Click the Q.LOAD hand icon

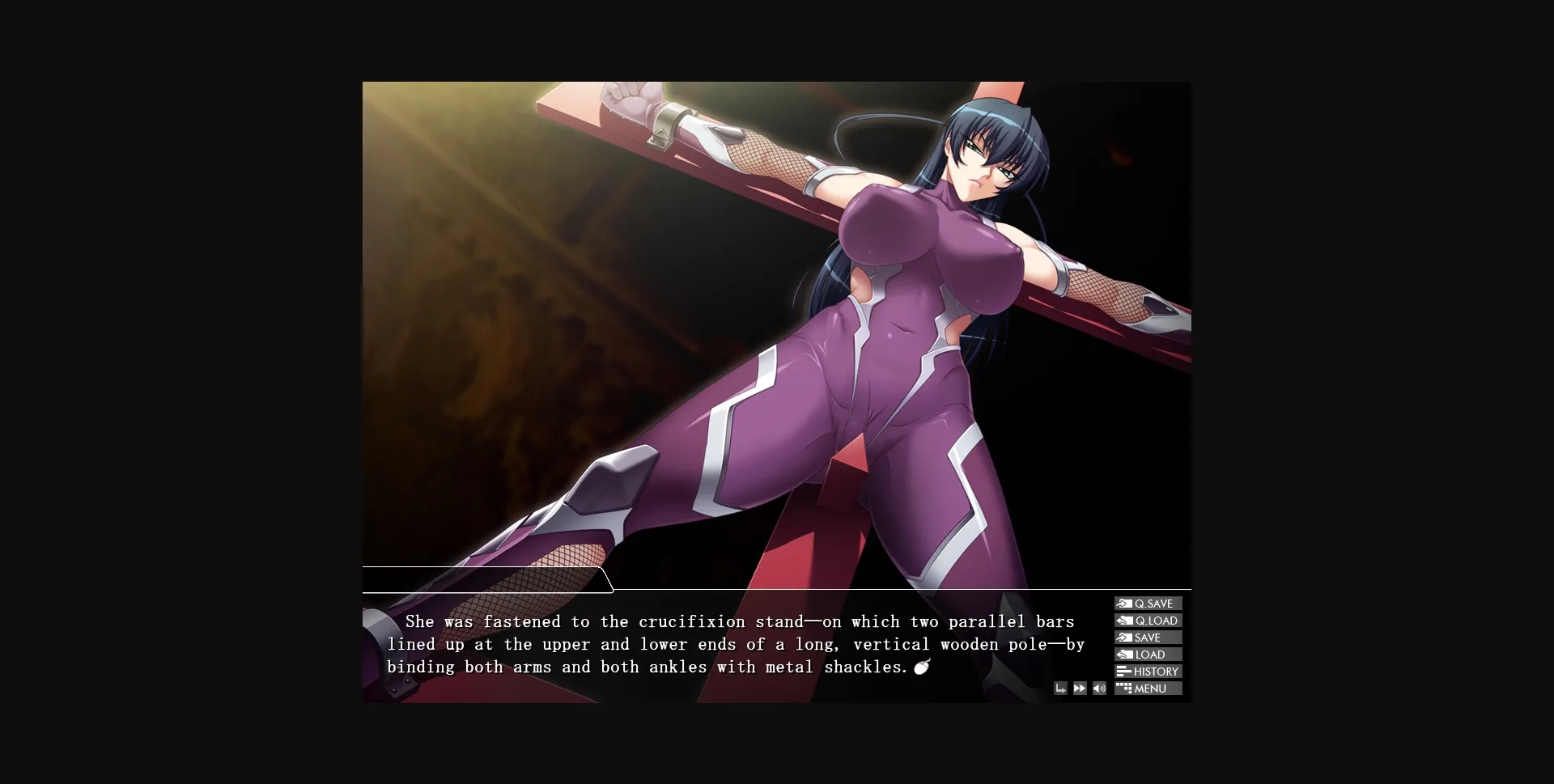[1124, 621]
